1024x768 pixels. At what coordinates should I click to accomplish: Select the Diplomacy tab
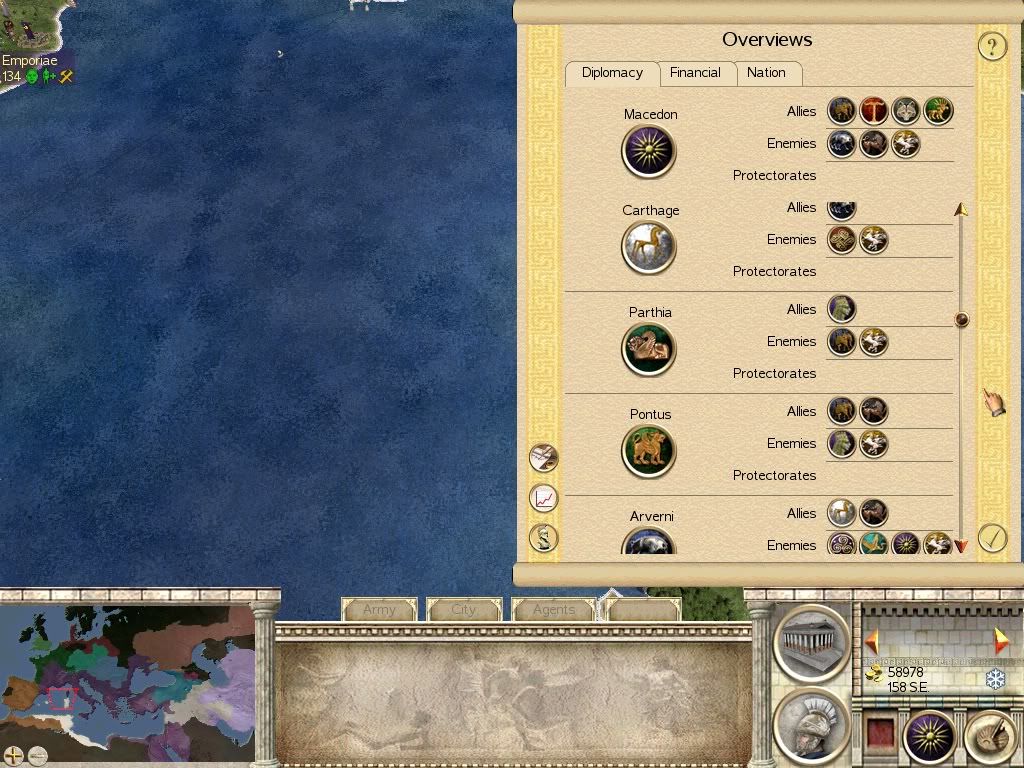click(612, 73)
